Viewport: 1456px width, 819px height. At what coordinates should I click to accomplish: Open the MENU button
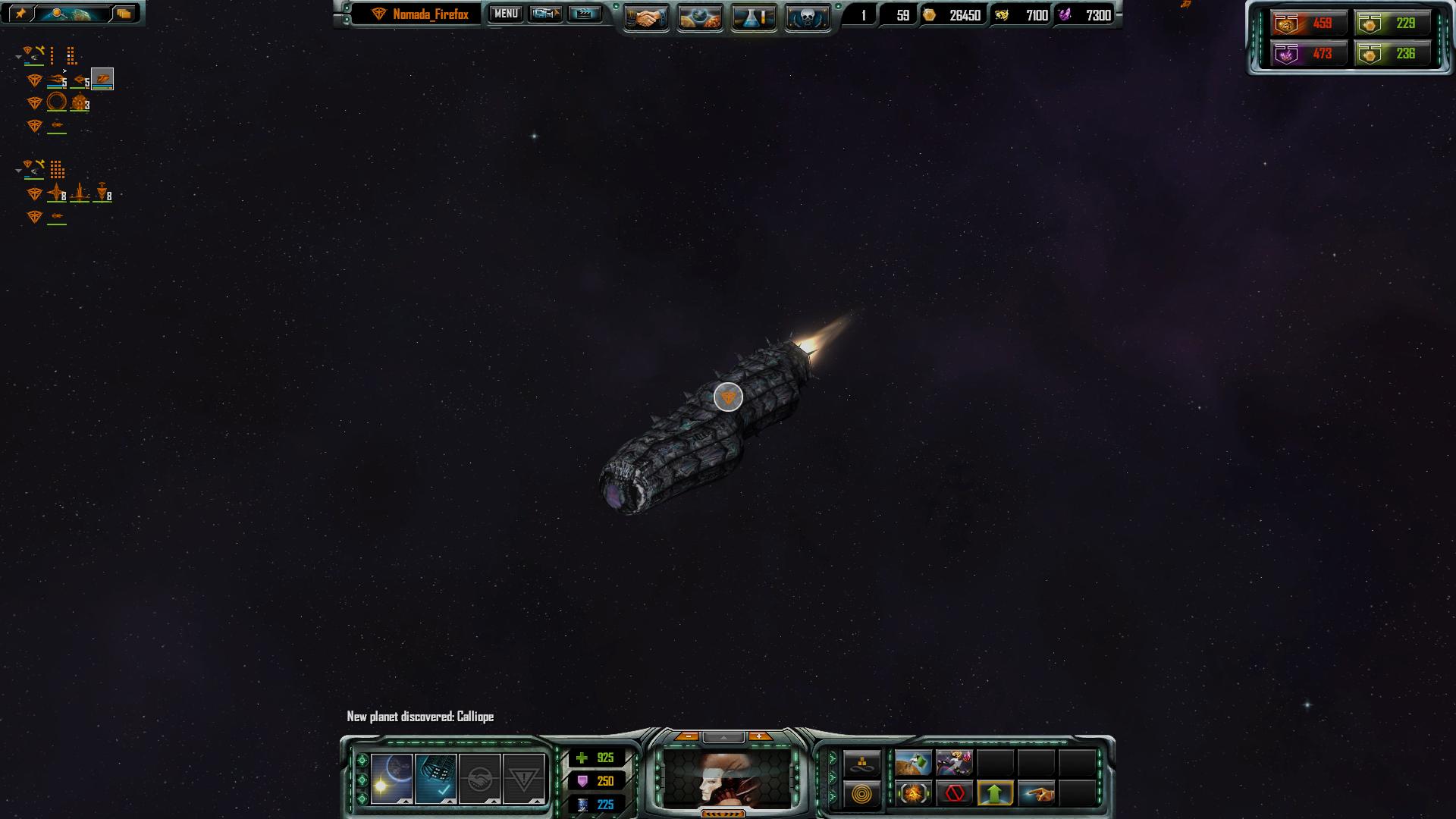[x=506, y=14]
